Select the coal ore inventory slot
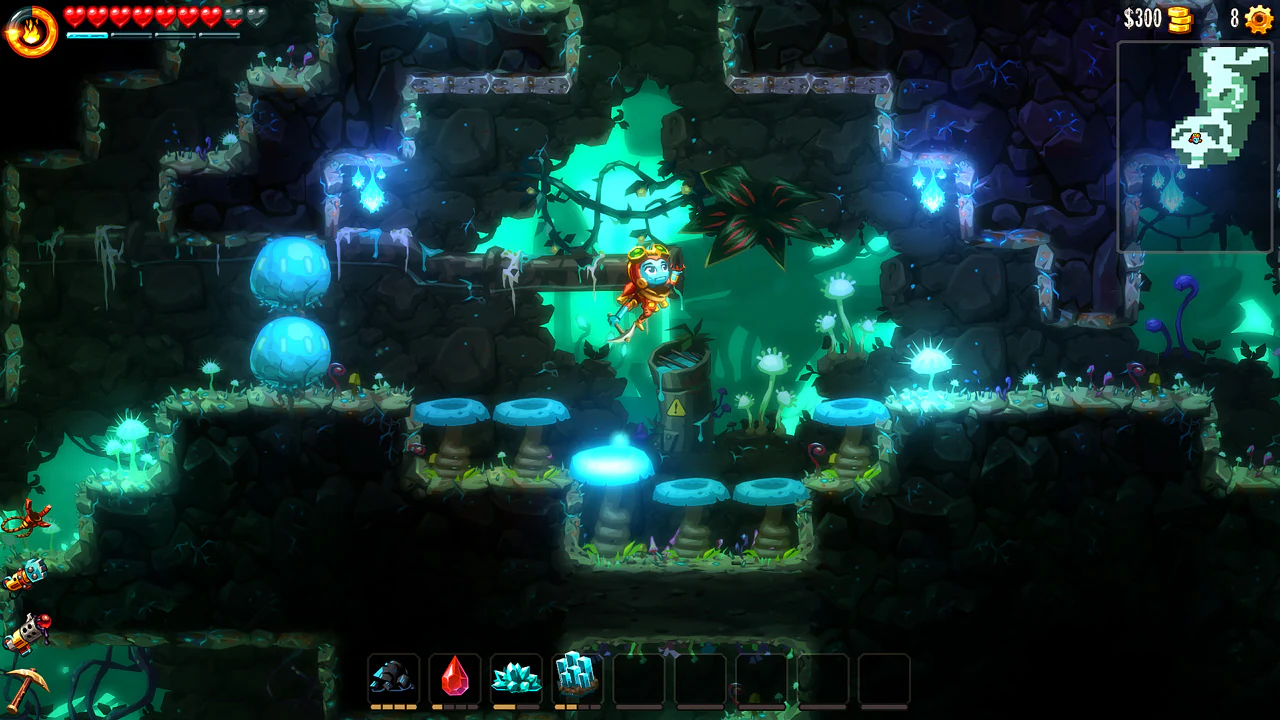1280x720 pixels. point(394,676)
